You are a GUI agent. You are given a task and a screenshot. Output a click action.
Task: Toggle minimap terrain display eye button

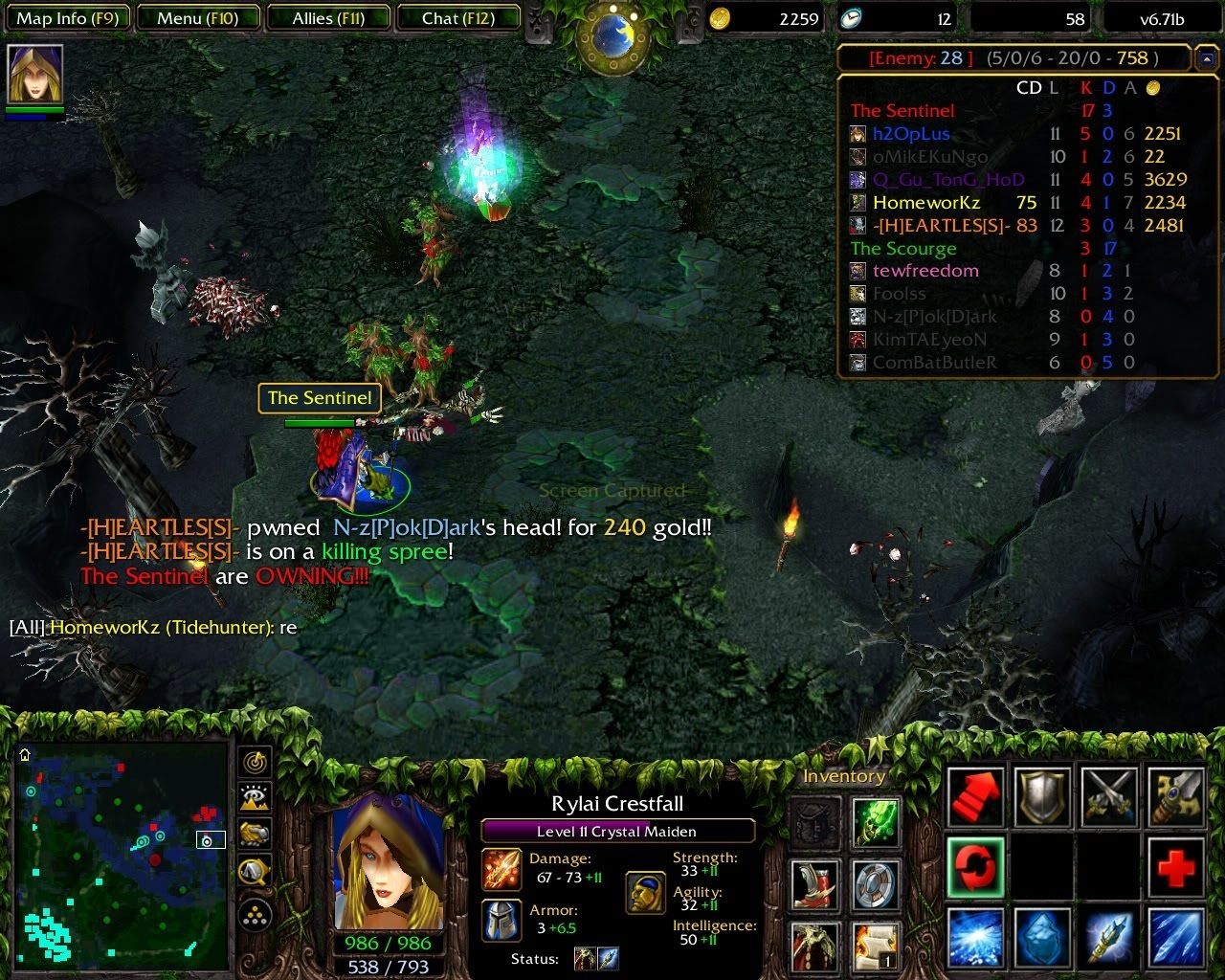254,798
